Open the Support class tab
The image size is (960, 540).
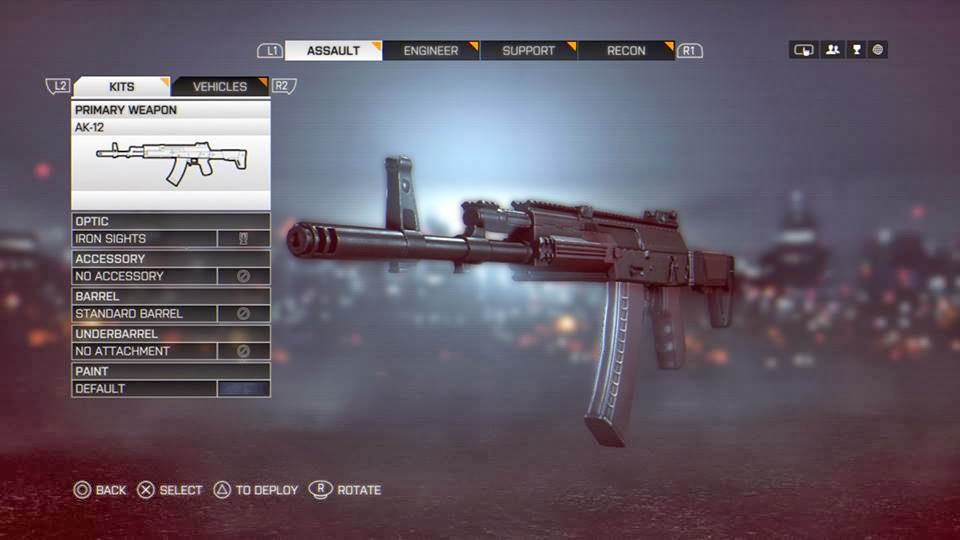point(529,50)
